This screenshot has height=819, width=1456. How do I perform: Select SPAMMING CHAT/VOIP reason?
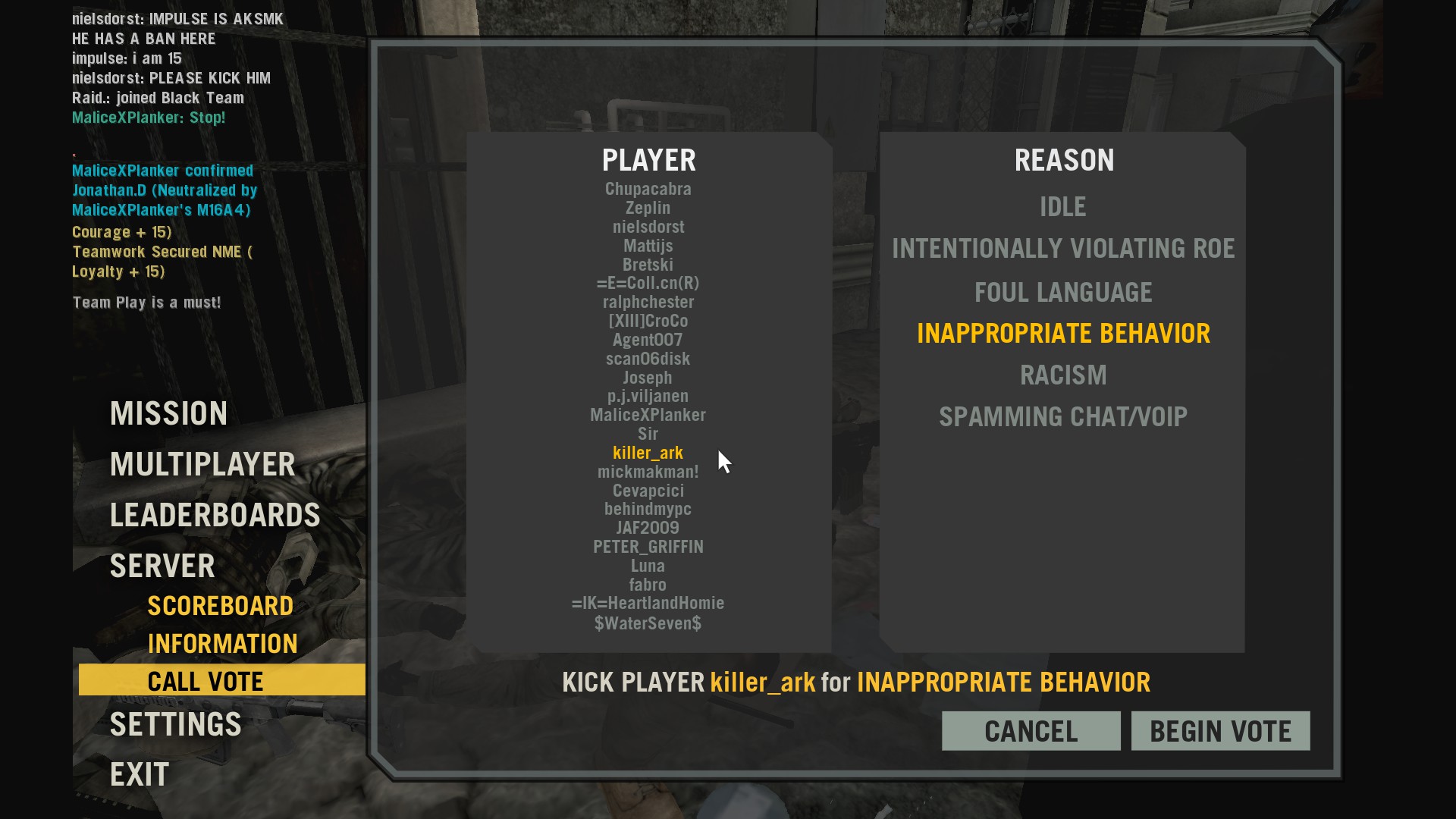pos(1062,416)
